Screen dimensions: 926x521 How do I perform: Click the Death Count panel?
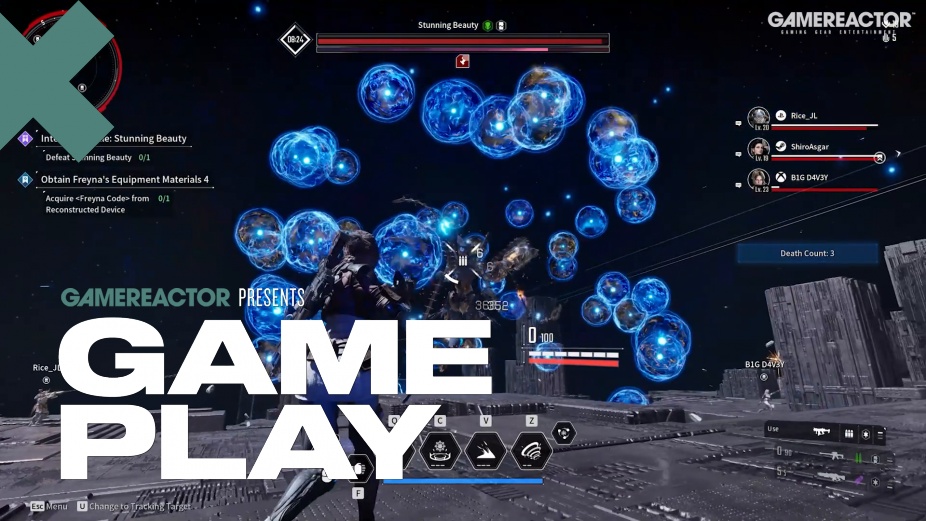807,254
